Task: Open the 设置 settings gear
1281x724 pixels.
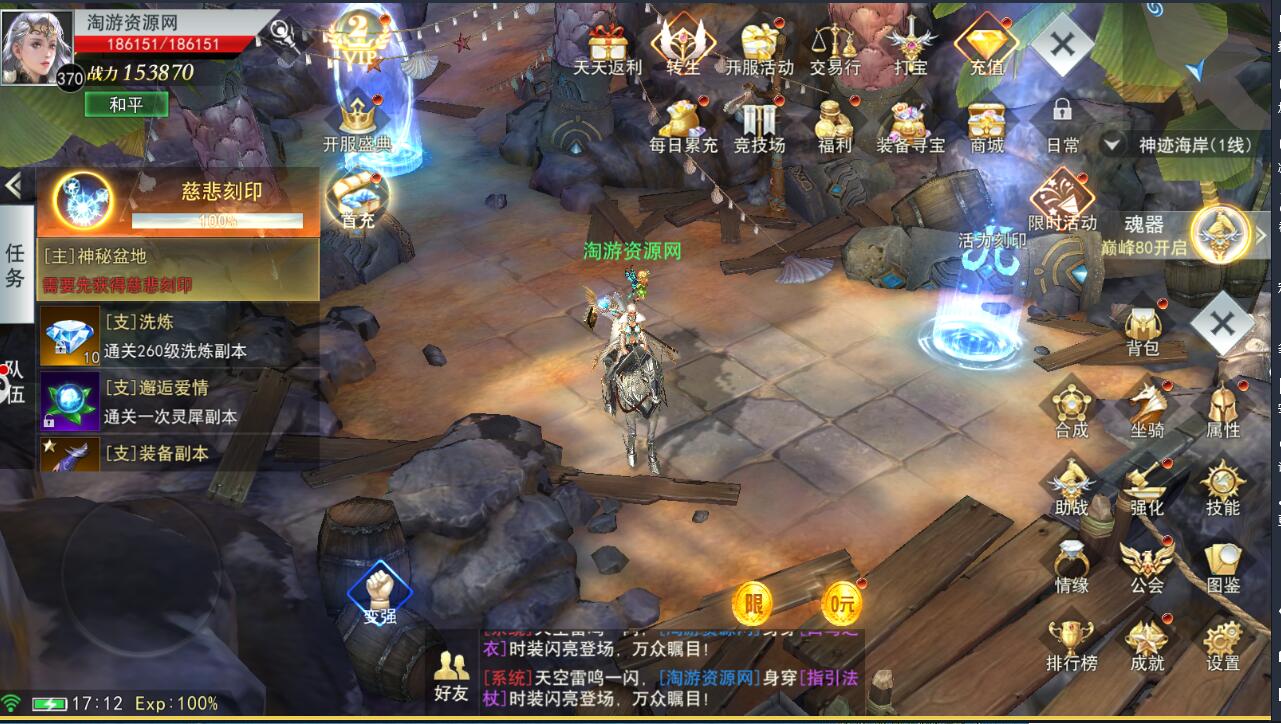Action: coord(1222,644)
